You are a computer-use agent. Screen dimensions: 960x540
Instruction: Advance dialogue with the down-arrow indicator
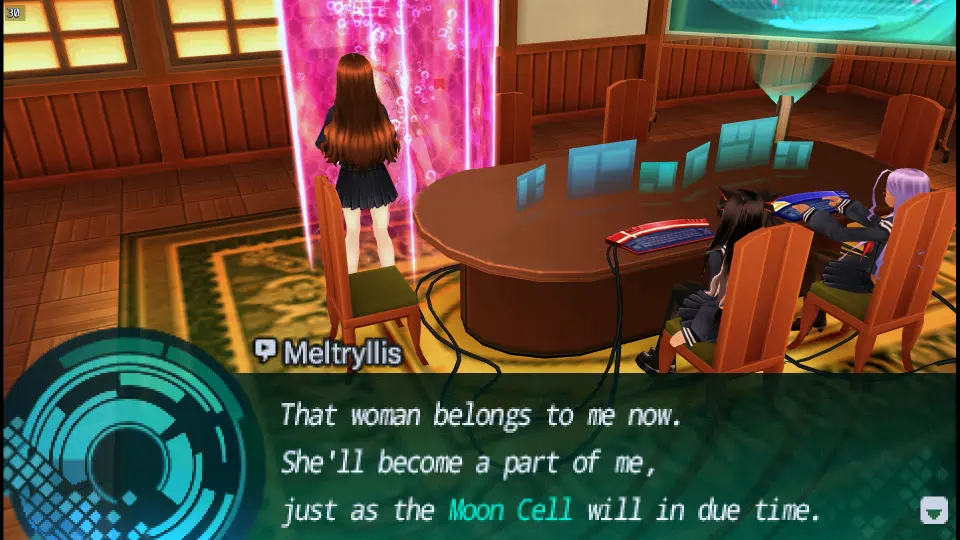(932, 511)
